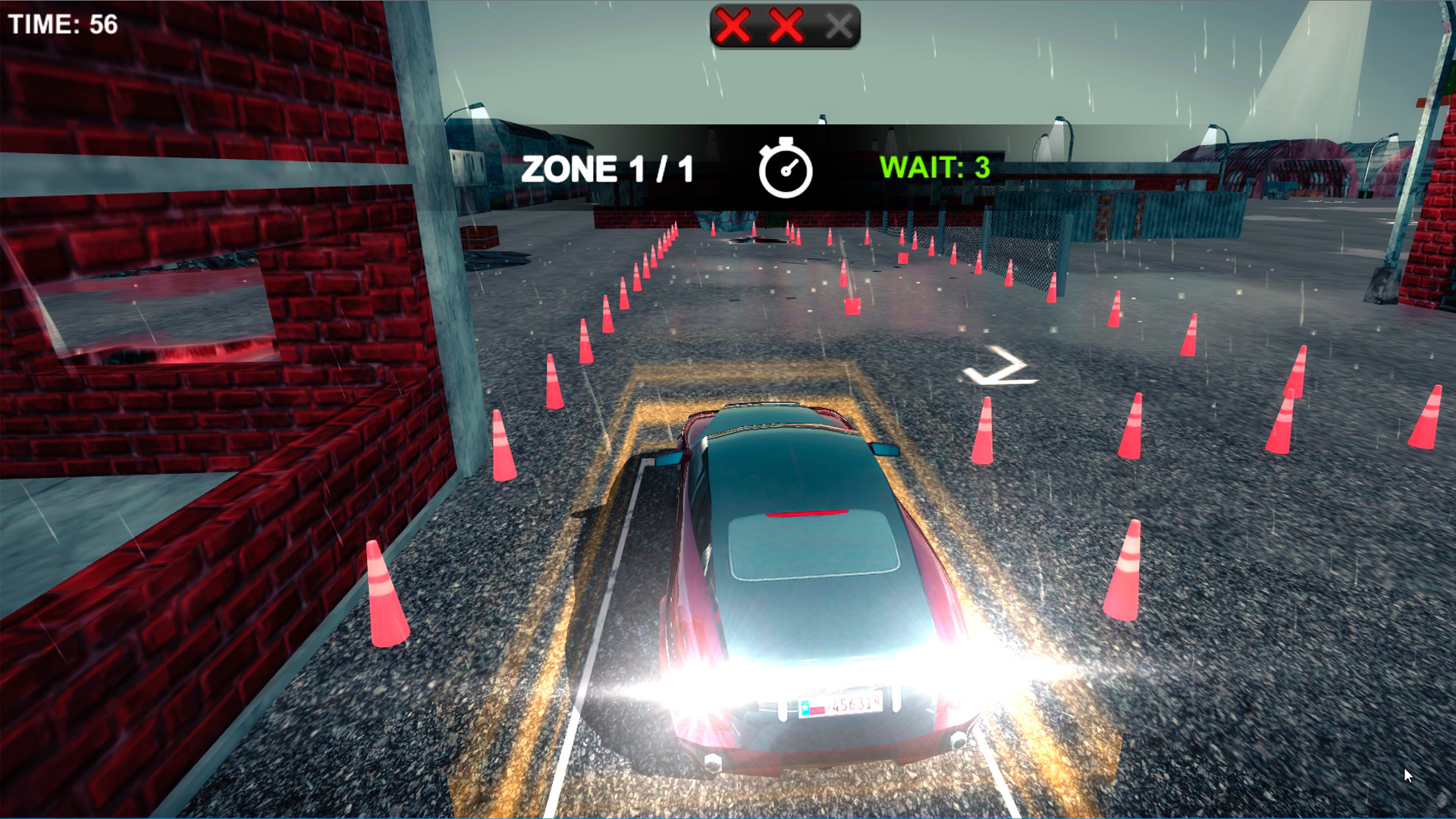Click the strikes panel at top center
Viewport: 1456px width, 819px height.
(x=785, y=25)
